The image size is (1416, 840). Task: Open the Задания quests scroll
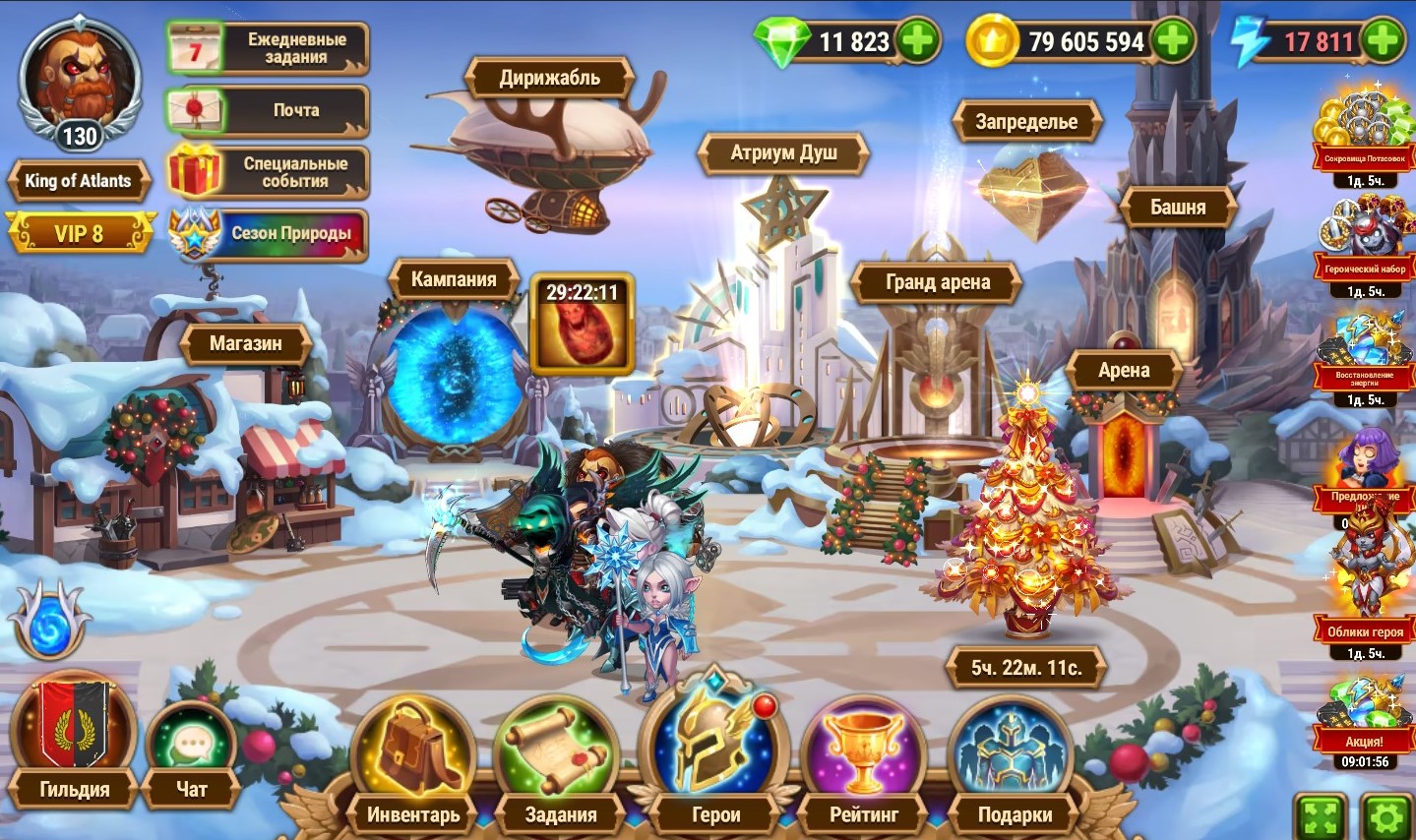click(x=560, y=762)
